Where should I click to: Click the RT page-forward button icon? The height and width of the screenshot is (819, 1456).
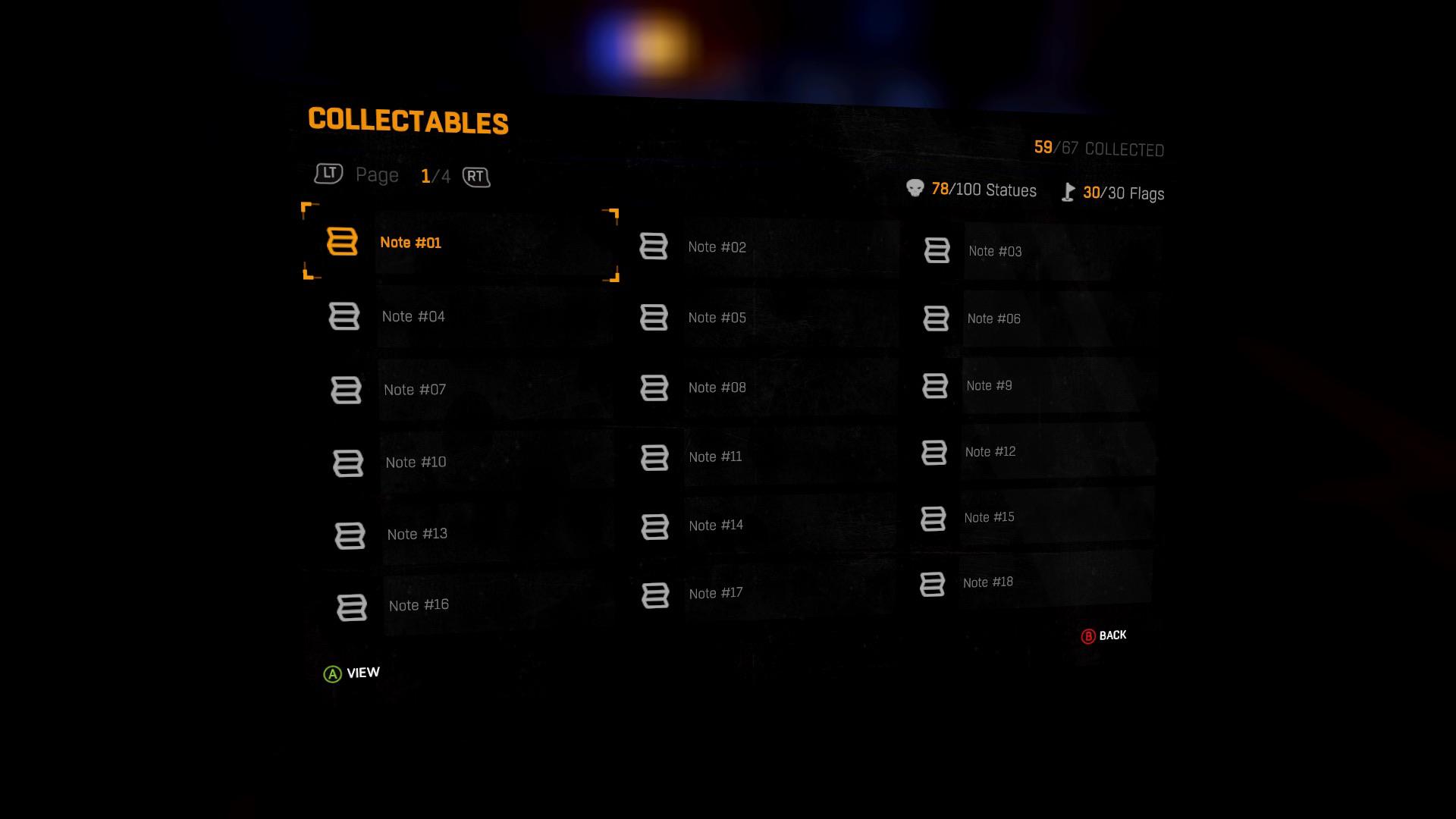(476, 177)
